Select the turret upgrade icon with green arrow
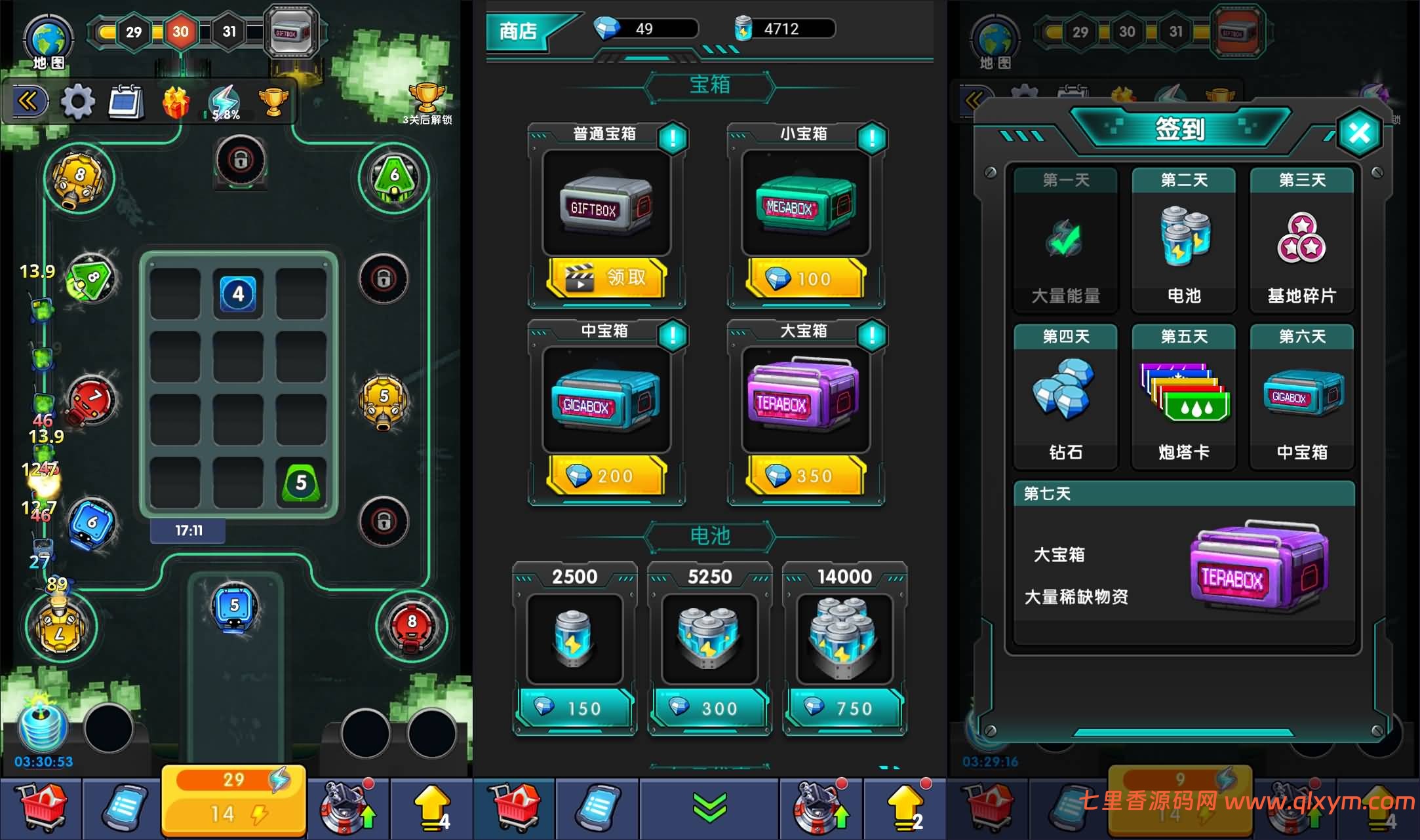The image size is (1420, 840). point(347,806)
